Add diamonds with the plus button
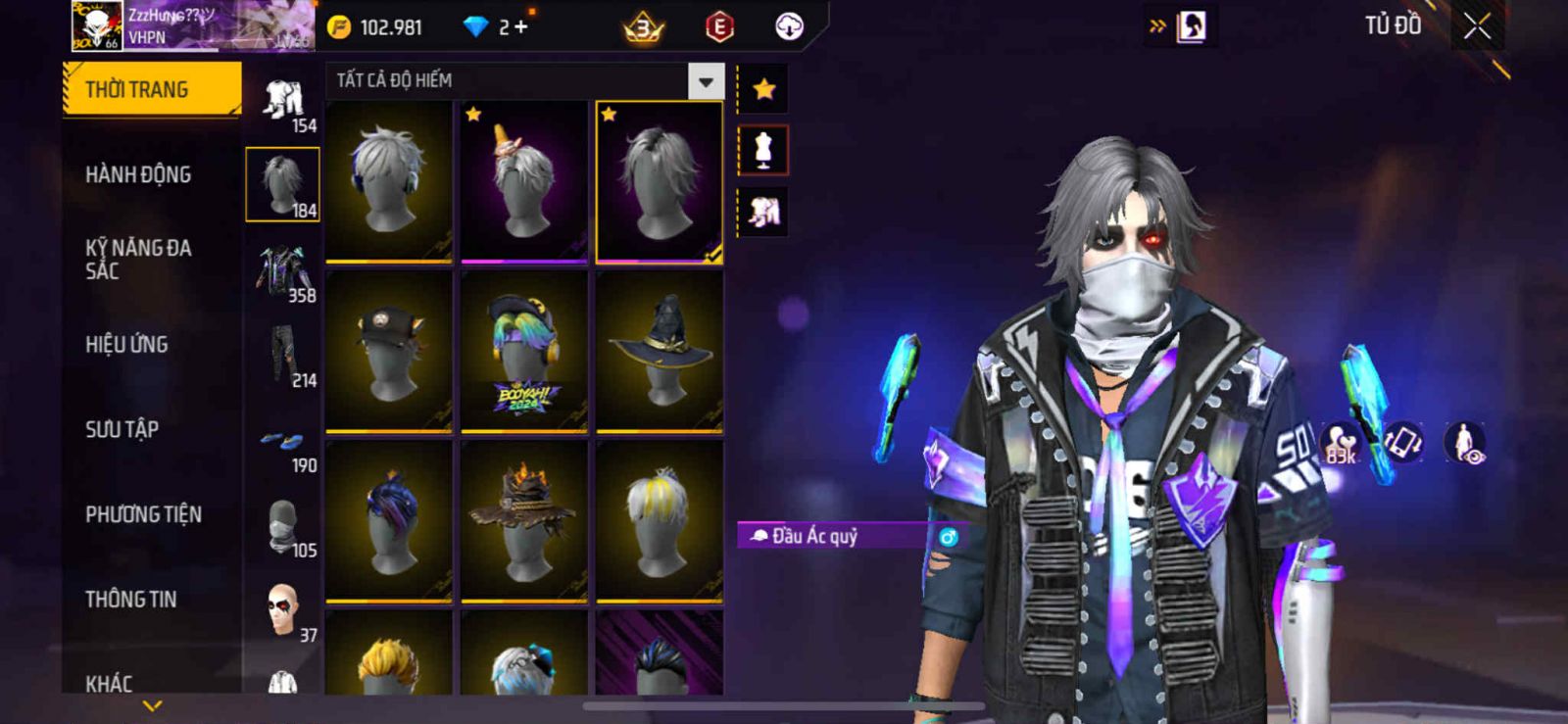Screen dimensions: 1568x724 pyautogui.click(x=521, y=26)
